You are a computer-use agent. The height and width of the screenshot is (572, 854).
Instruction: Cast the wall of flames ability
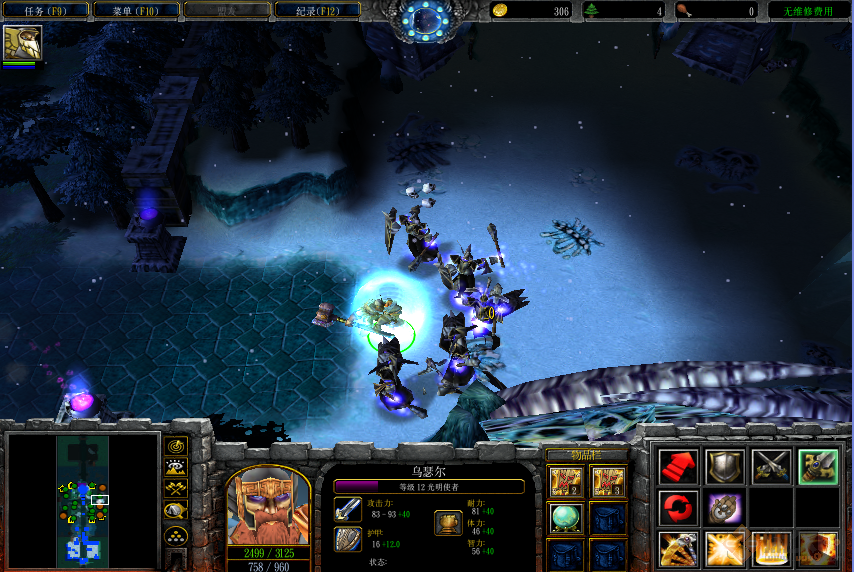[770, 549]
